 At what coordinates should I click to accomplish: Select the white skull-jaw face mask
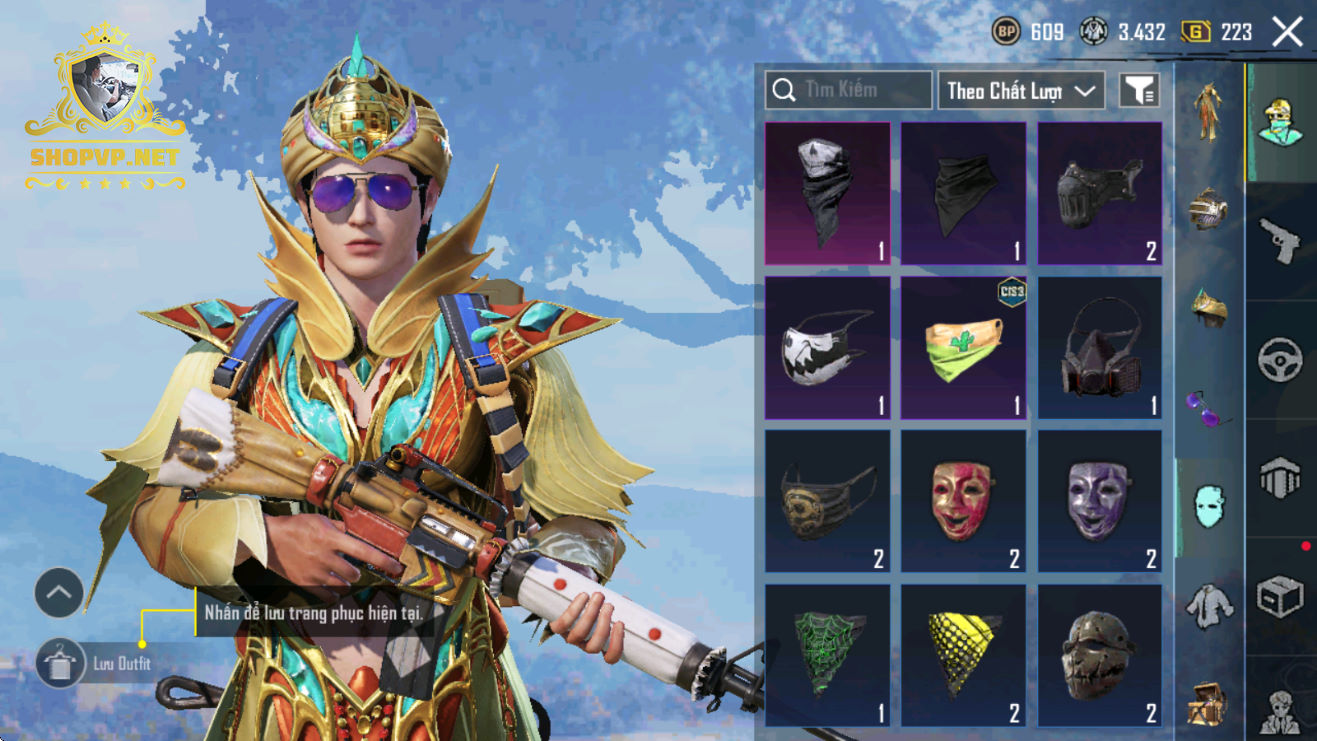(827, 347)
